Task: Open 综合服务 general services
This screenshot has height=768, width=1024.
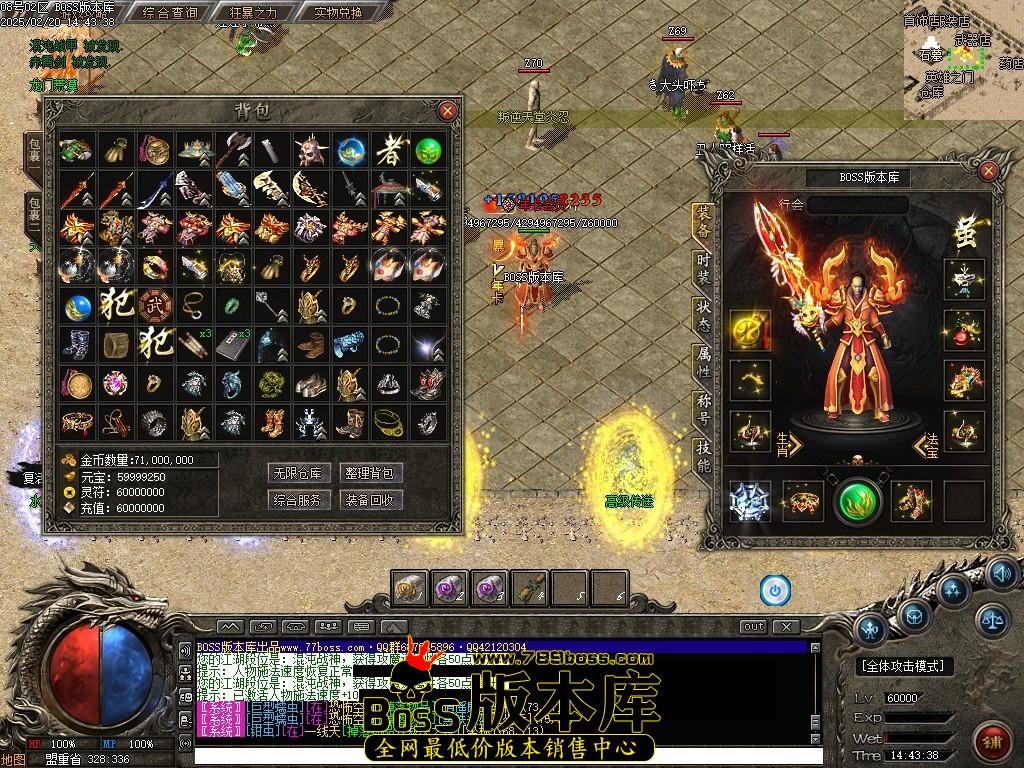Action: tap(299, 499)
